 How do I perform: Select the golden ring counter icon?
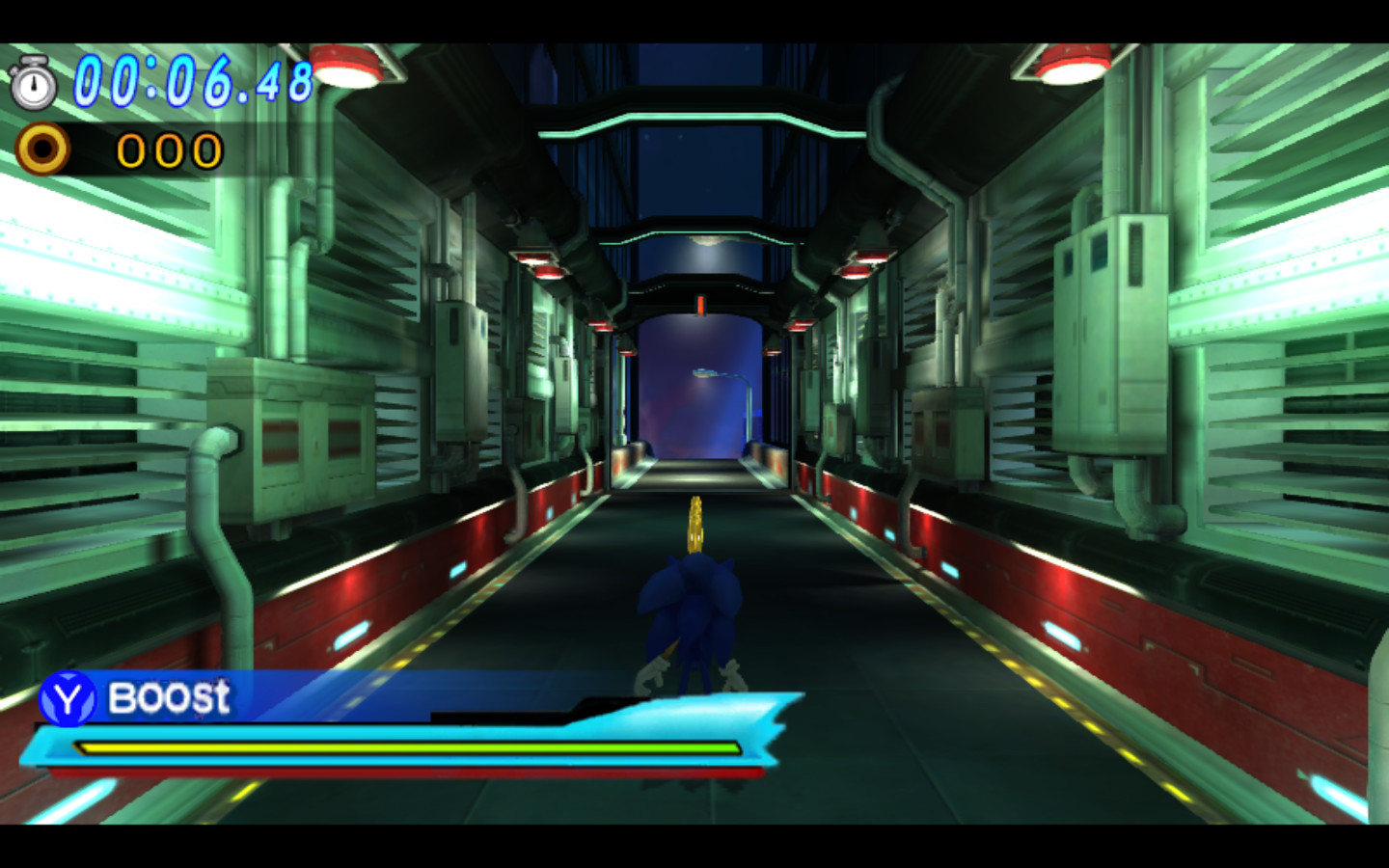(x=43, y=149)
